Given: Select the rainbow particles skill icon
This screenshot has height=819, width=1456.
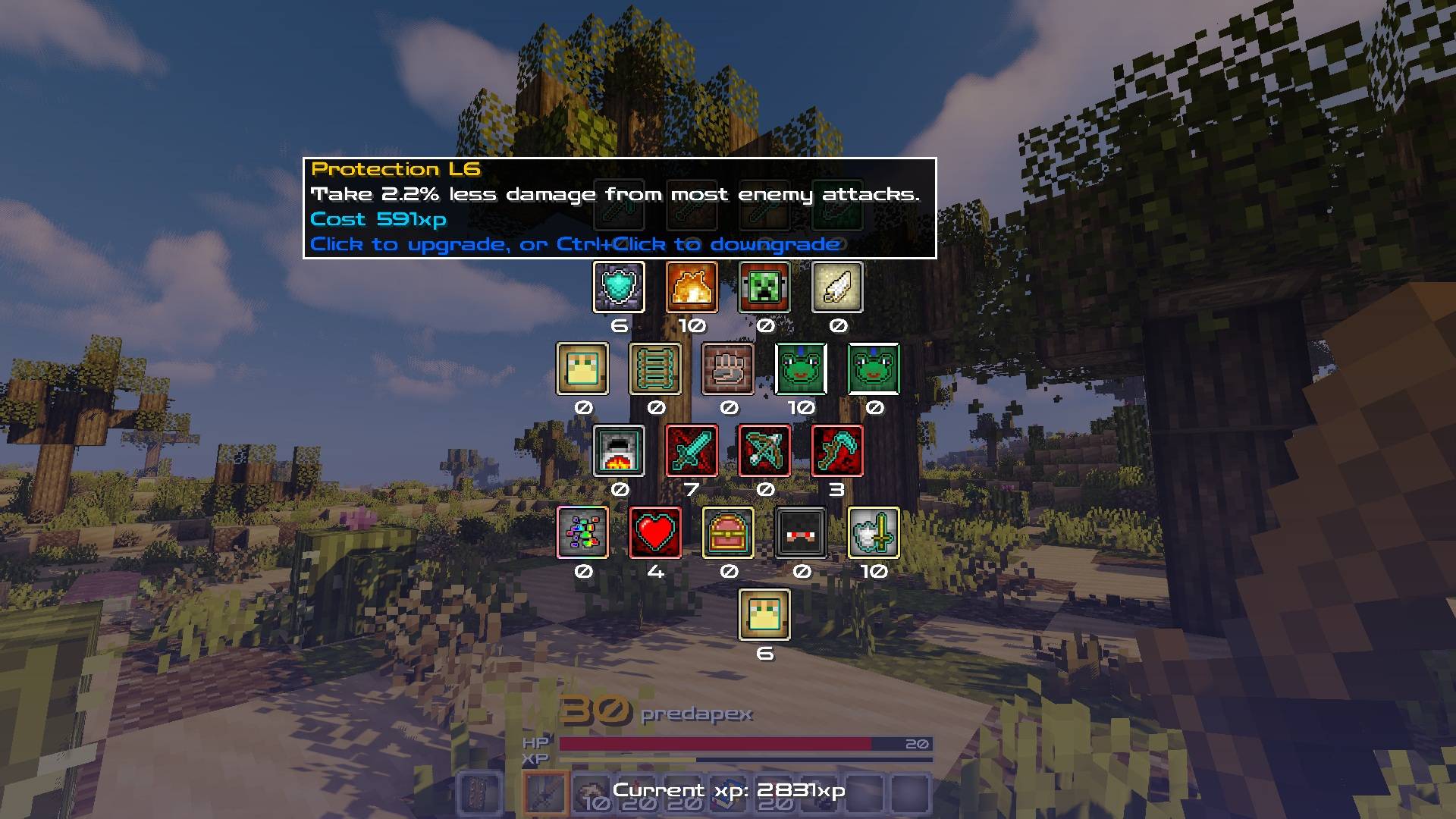Looking at the screenshot, I should click(x=582, y=533).
